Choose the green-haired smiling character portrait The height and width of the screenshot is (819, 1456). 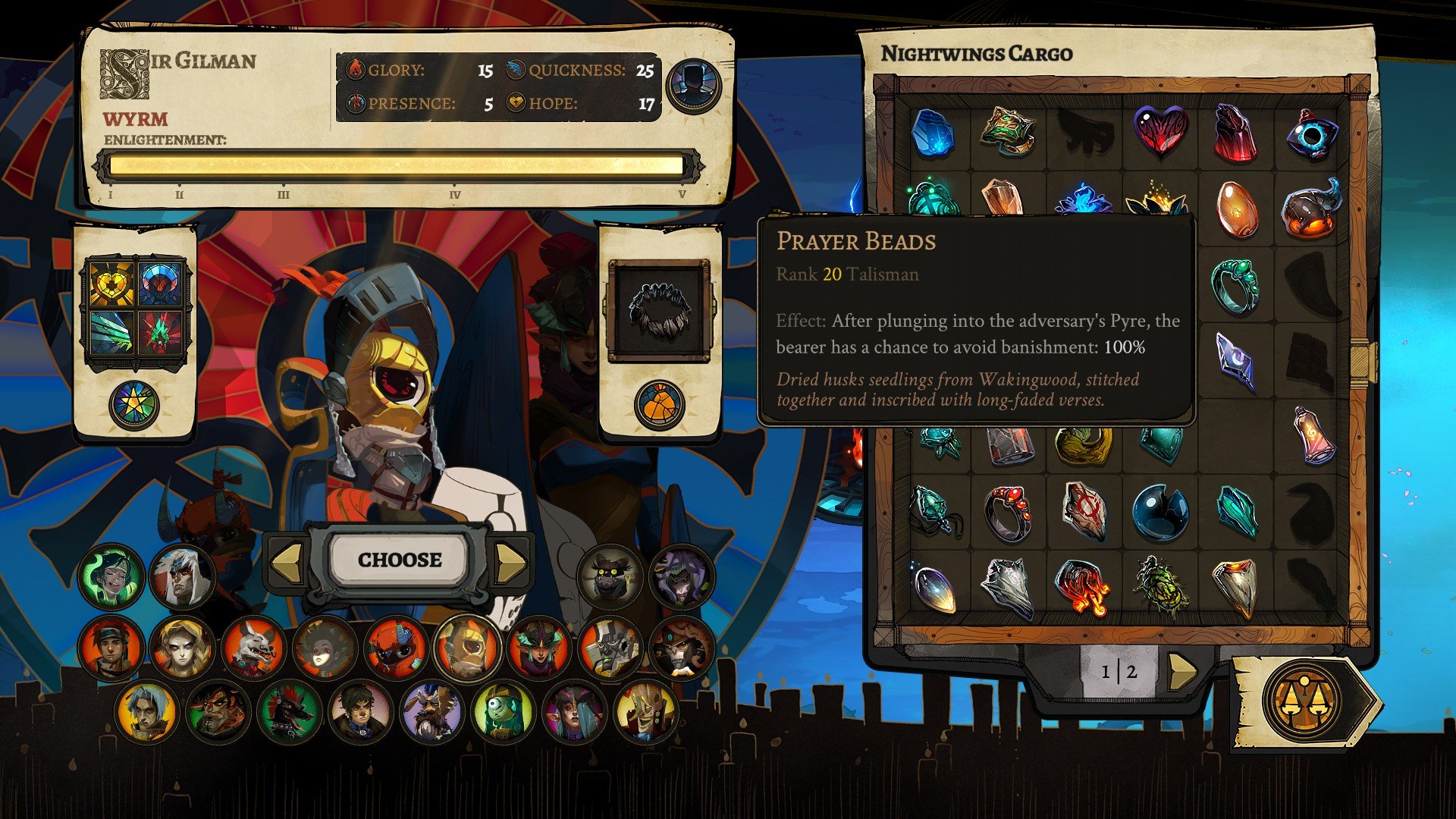[111, 576]
